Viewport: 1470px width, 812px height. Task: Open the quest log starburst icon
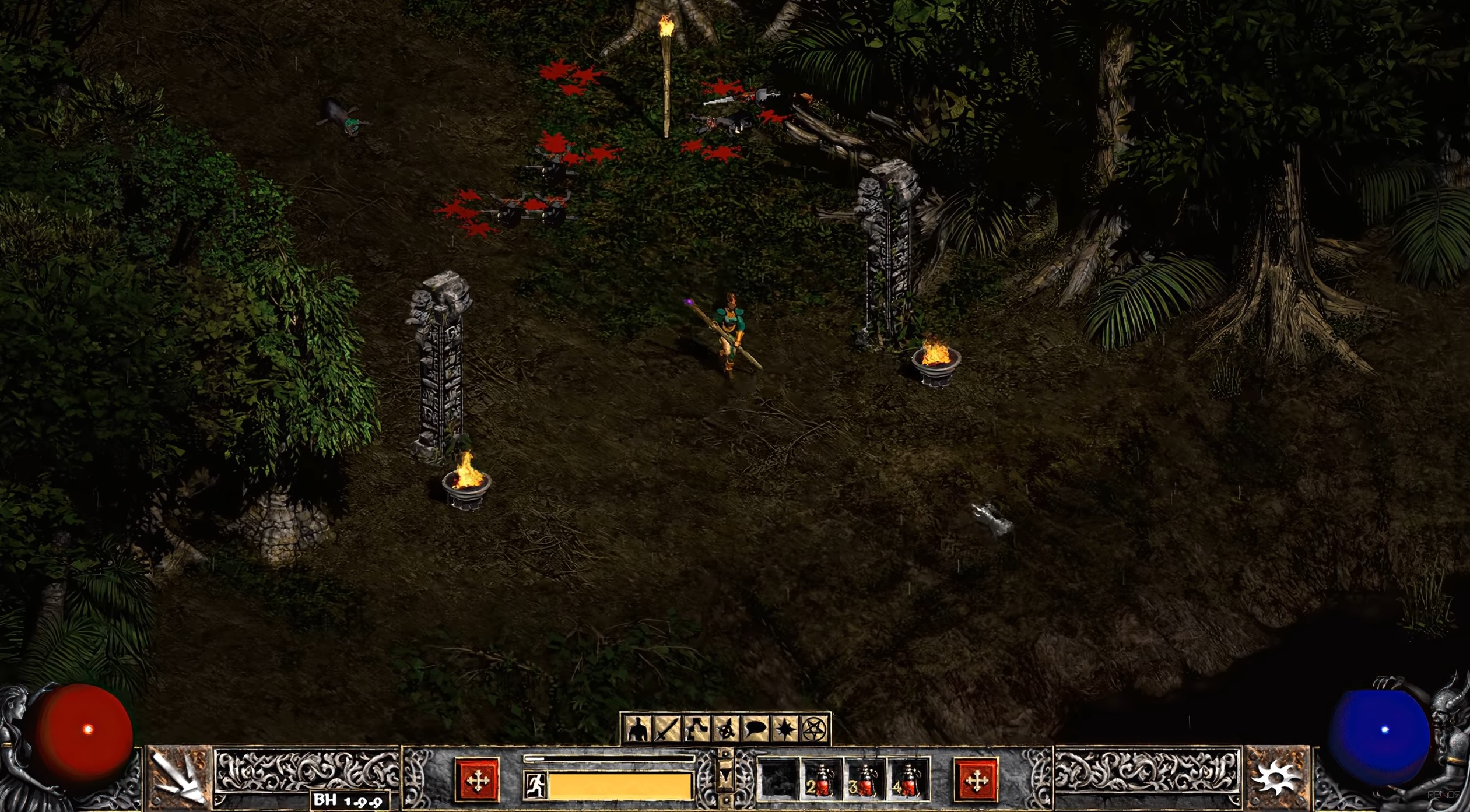pos(785,729)
